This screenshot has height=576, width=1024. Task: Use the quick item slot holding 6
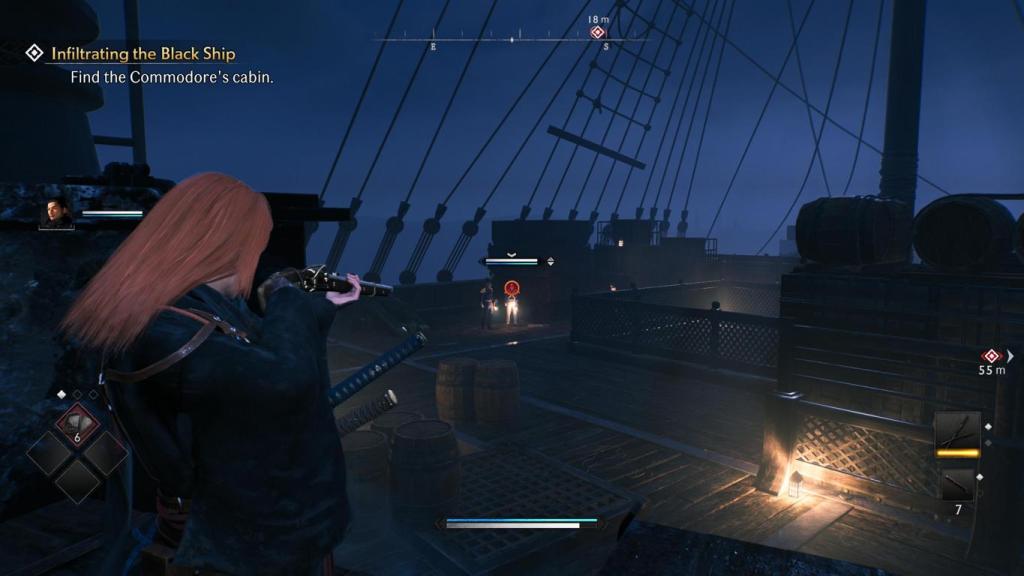tap(76, 425)
